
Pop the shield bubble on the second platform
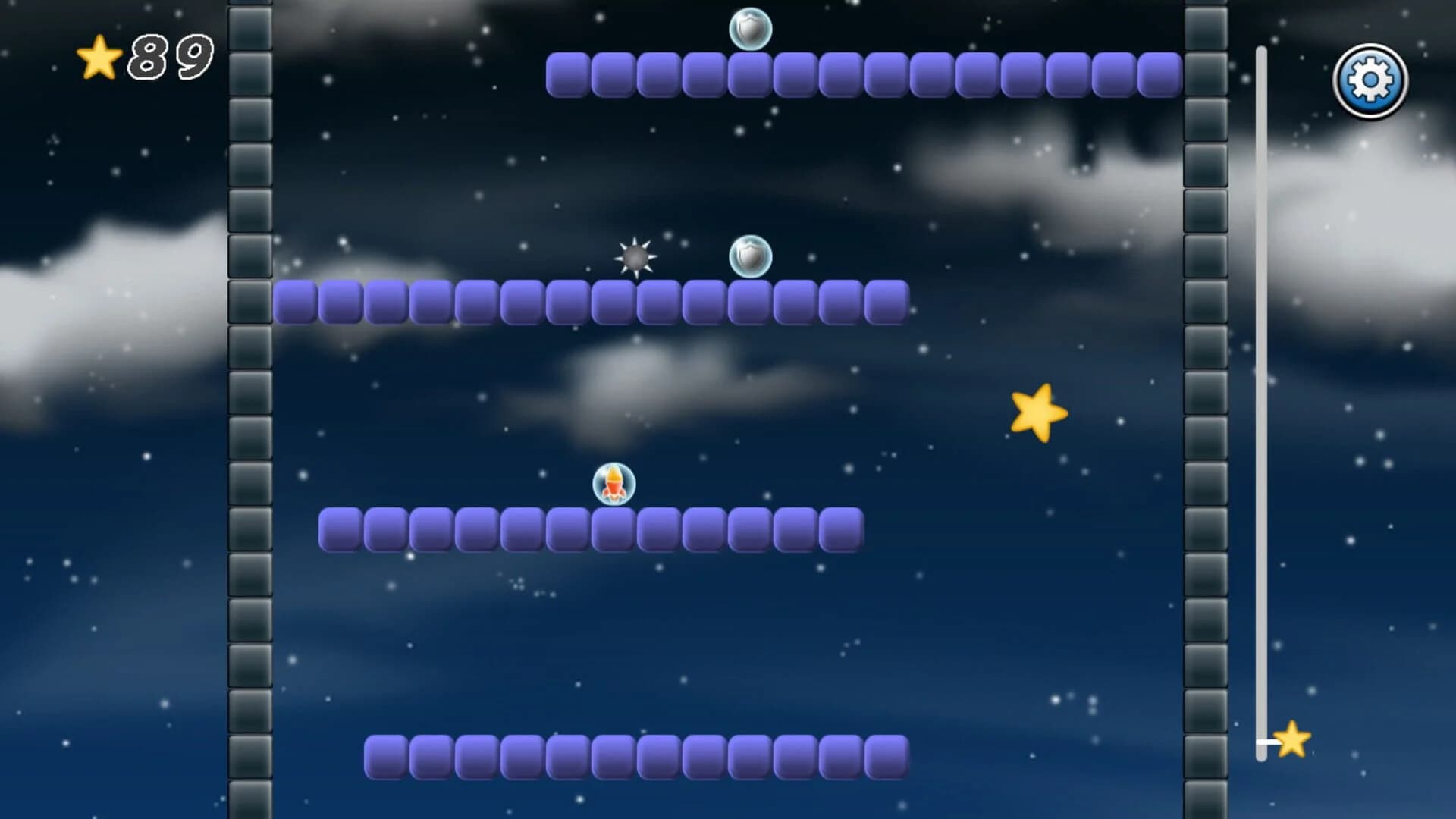[749, 258]
